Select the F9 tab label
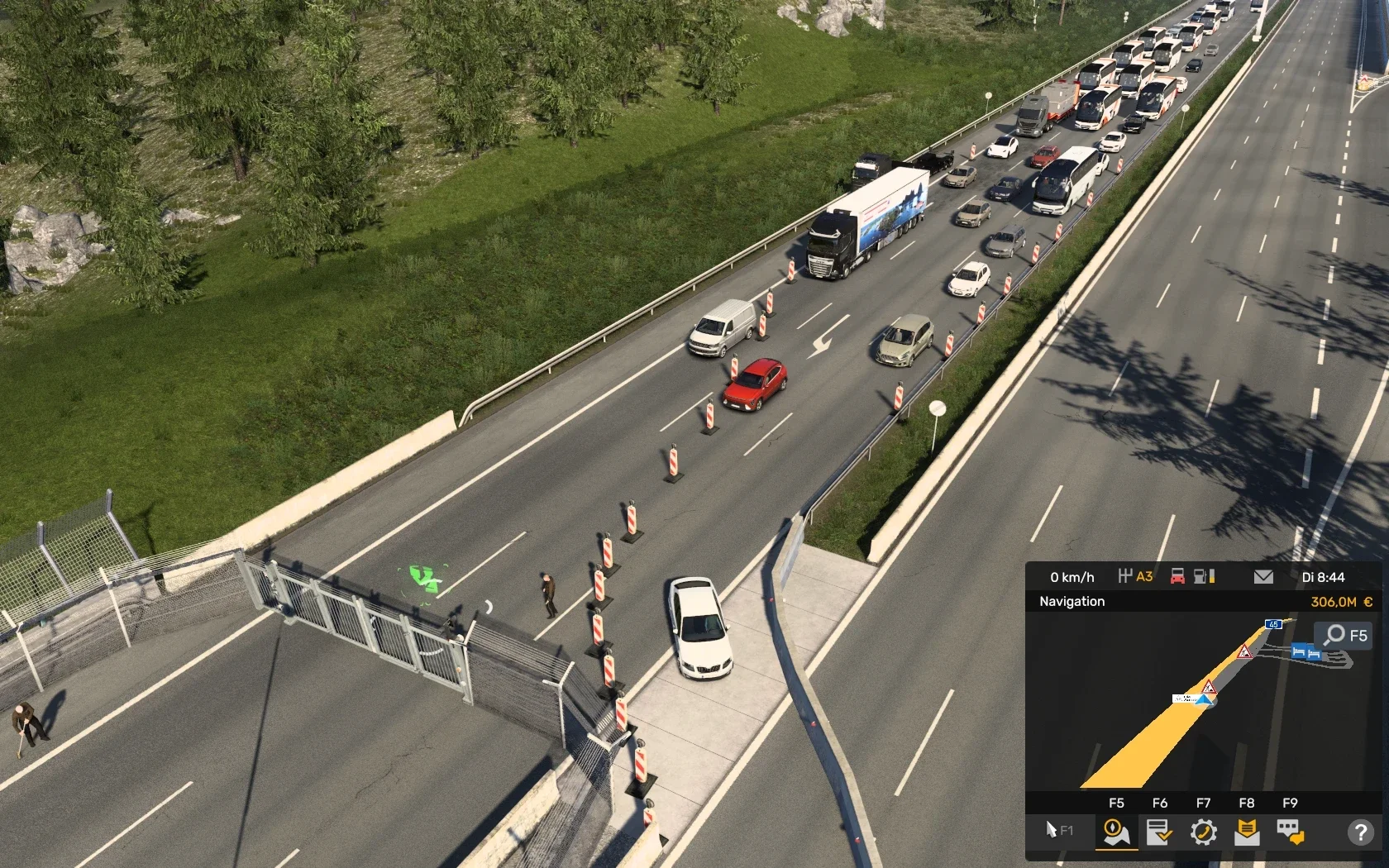Image resolution: width=1389 pixels, height=868 pixels. (1290, 803)
